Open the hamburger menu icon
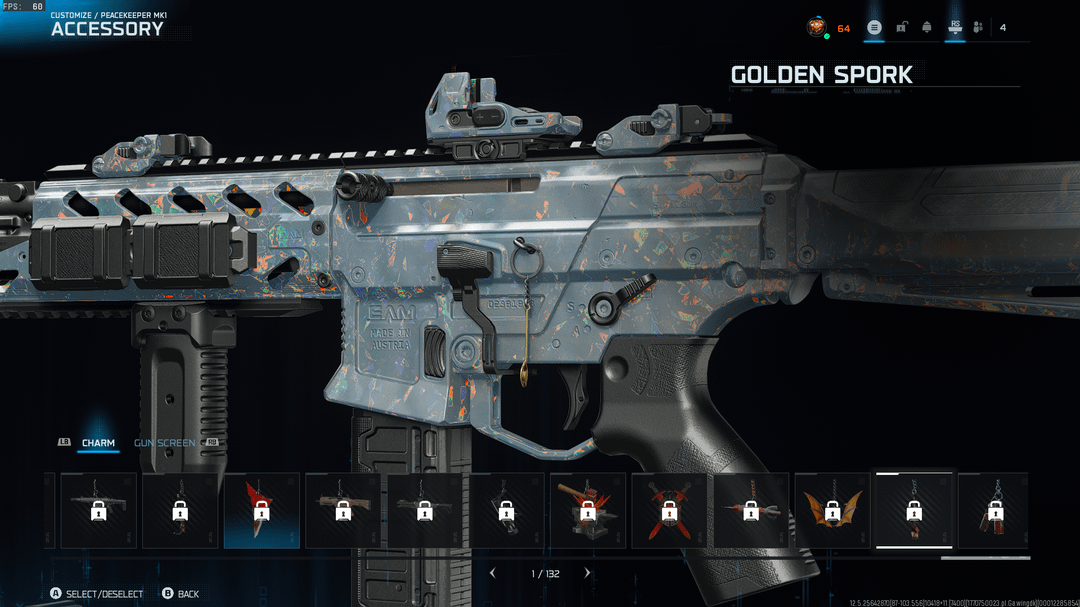 (874, 27)
